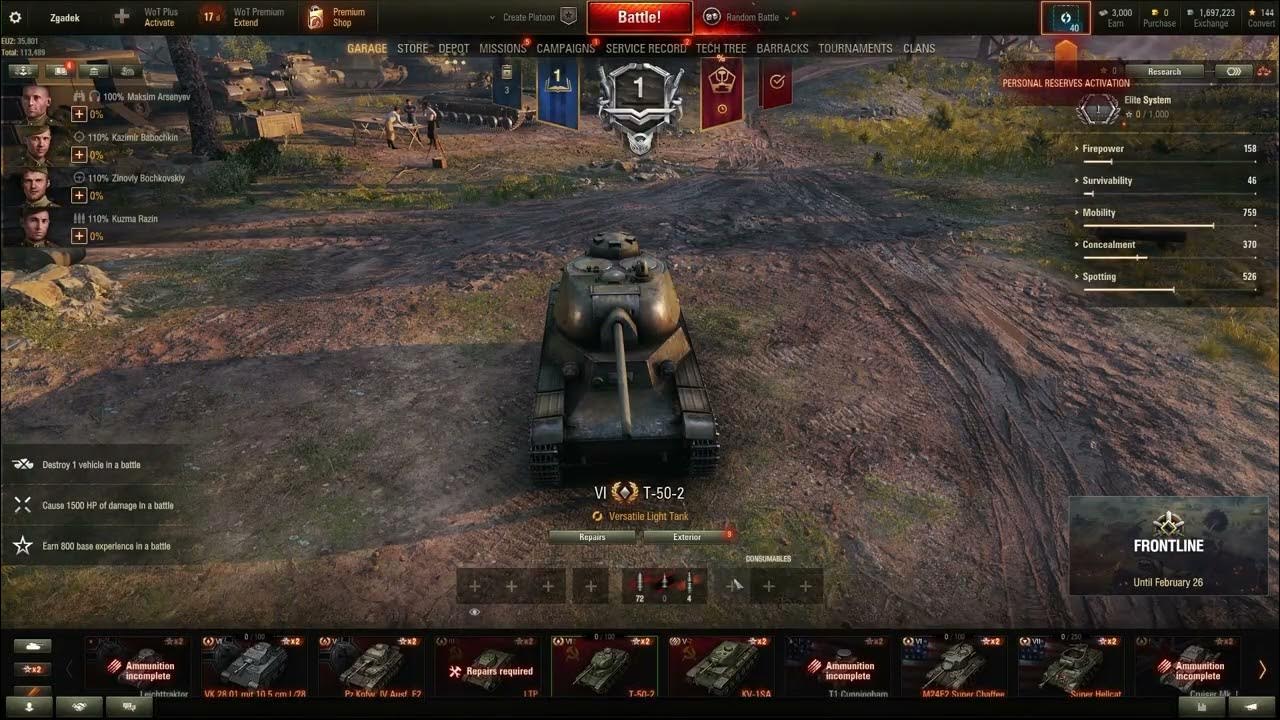Viewport: 1280px width, 720px height.
Task: Open the SERVICE RECORD menu
Action: [x=645, y=48]
